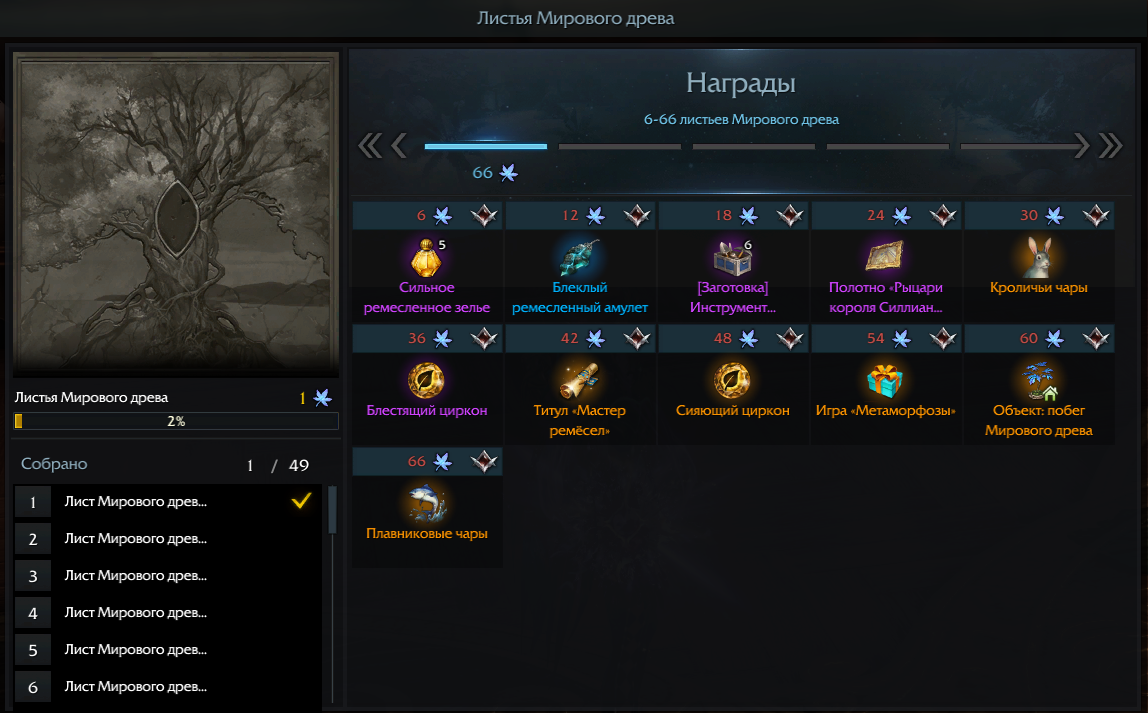Jump to the first rewards page double arrow
The width and height of the screenshot is (1148, 713).
[369, 146]
